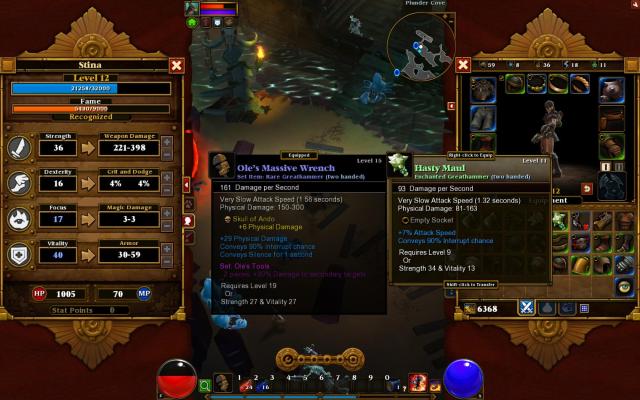Open the crossed swords equipment tab
Screen dimensions: 640x400
pyautogui.click(x=525, y=308)
